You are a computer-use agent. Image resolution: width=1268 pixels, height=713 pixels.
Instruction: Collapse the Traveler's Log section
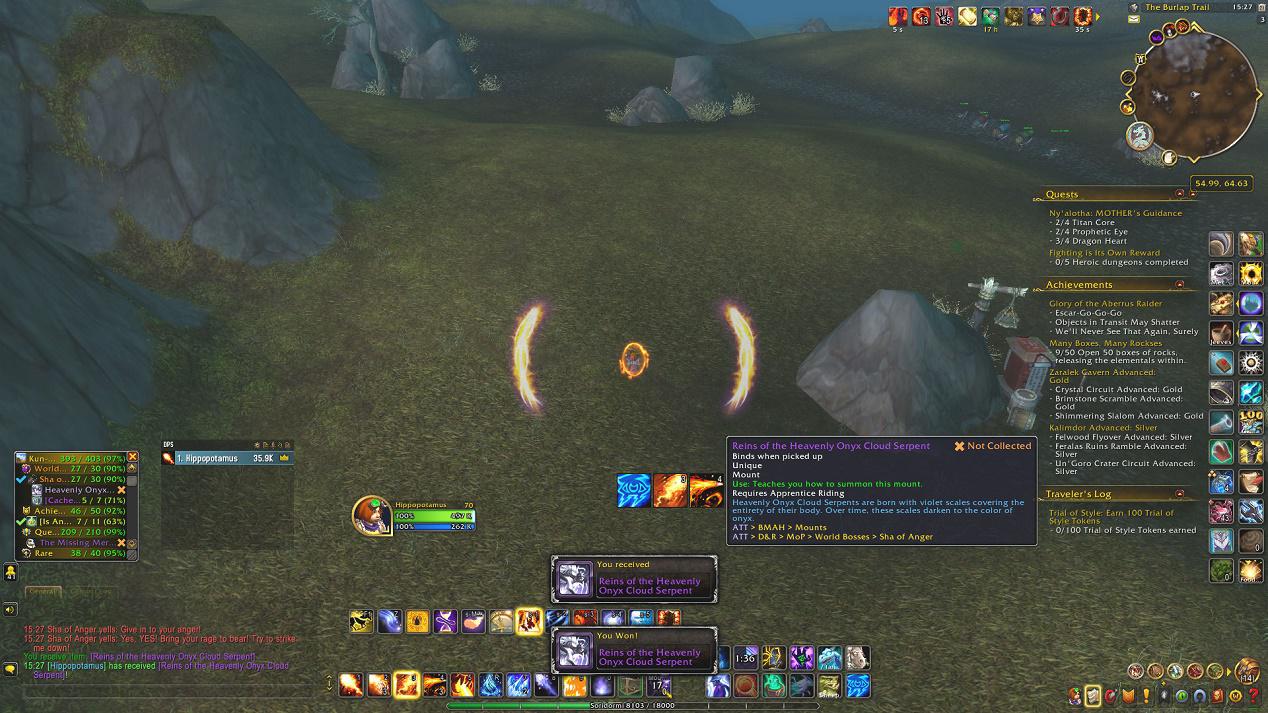1180,494
